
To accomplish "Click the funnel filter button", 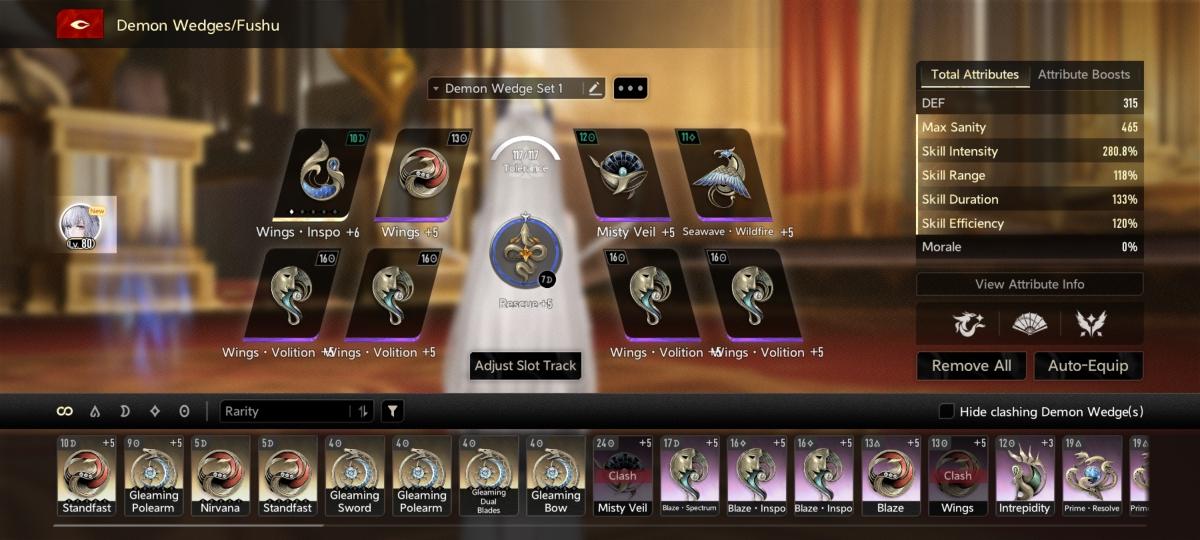I will pos(393,411).
